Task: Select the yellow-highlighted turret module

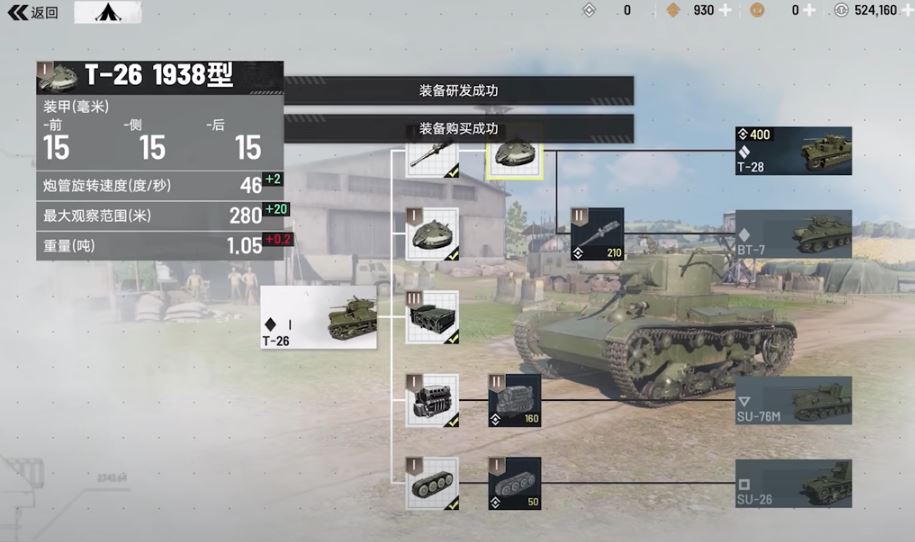Action: pyautogui.click(x=515, y=155)
